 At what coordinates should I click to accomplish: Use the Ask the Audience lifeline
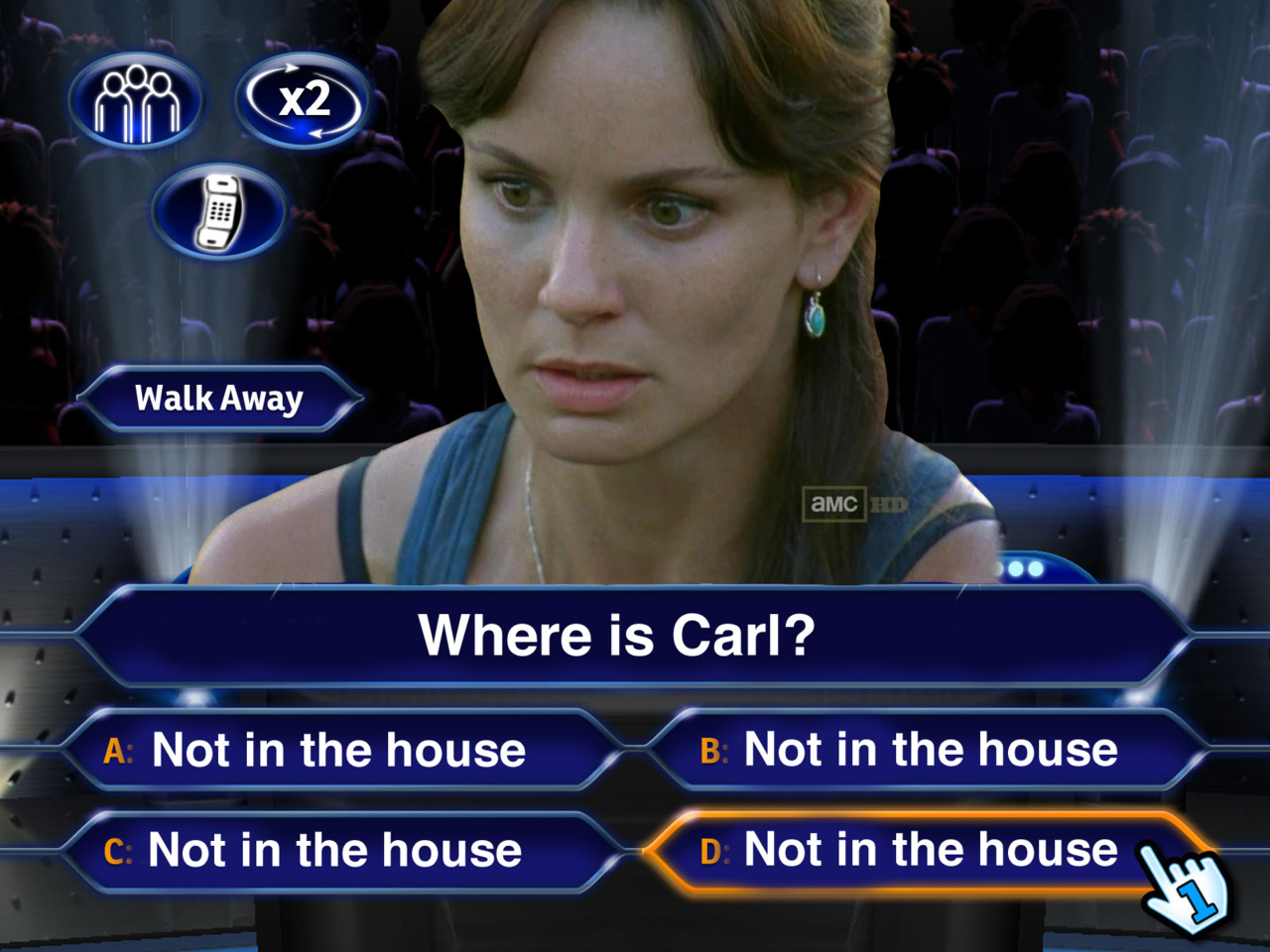137,101
